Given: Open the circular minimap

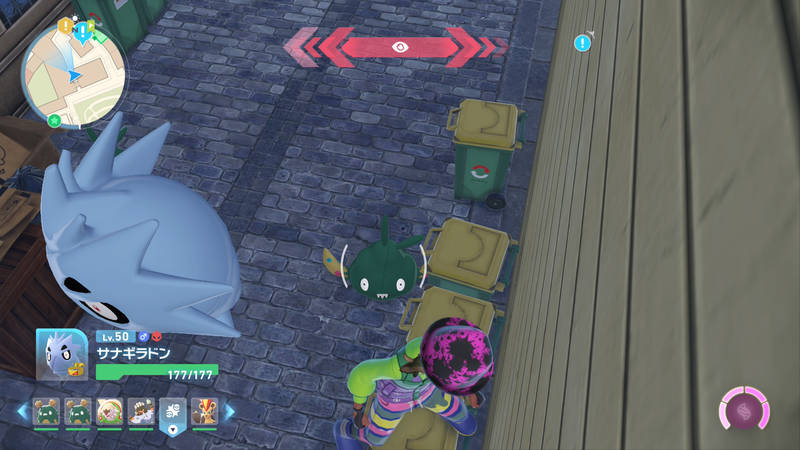Looking at the screenshot, I should [x=74, y=70].
